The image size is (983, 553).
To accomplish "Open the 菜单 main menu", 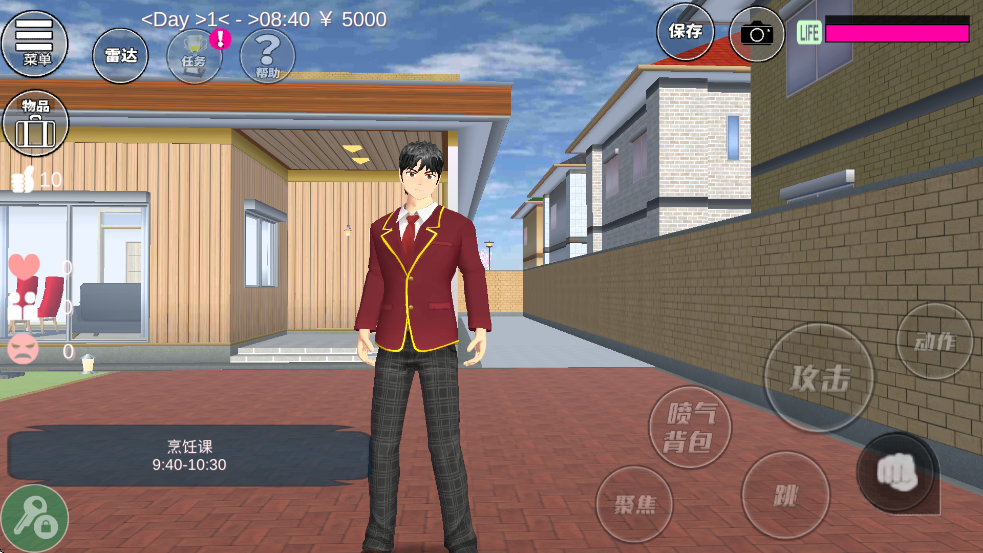I will coord(35,42).
